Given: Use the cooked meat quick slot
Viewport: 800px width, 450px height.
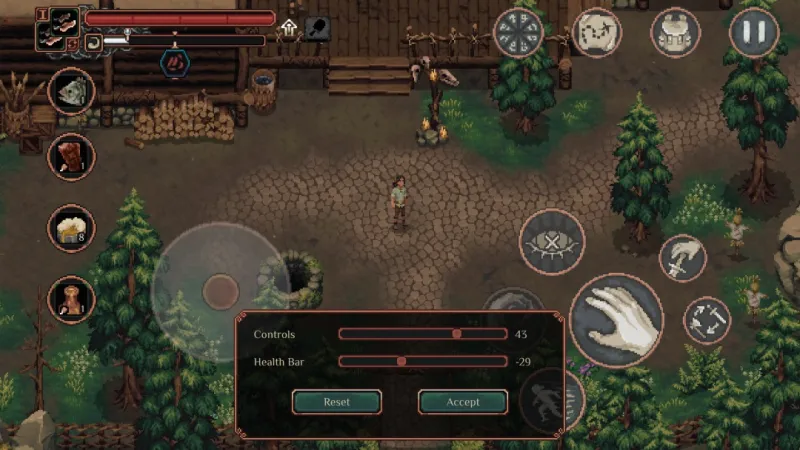Looking at the screenshot, I should [71, 156].
